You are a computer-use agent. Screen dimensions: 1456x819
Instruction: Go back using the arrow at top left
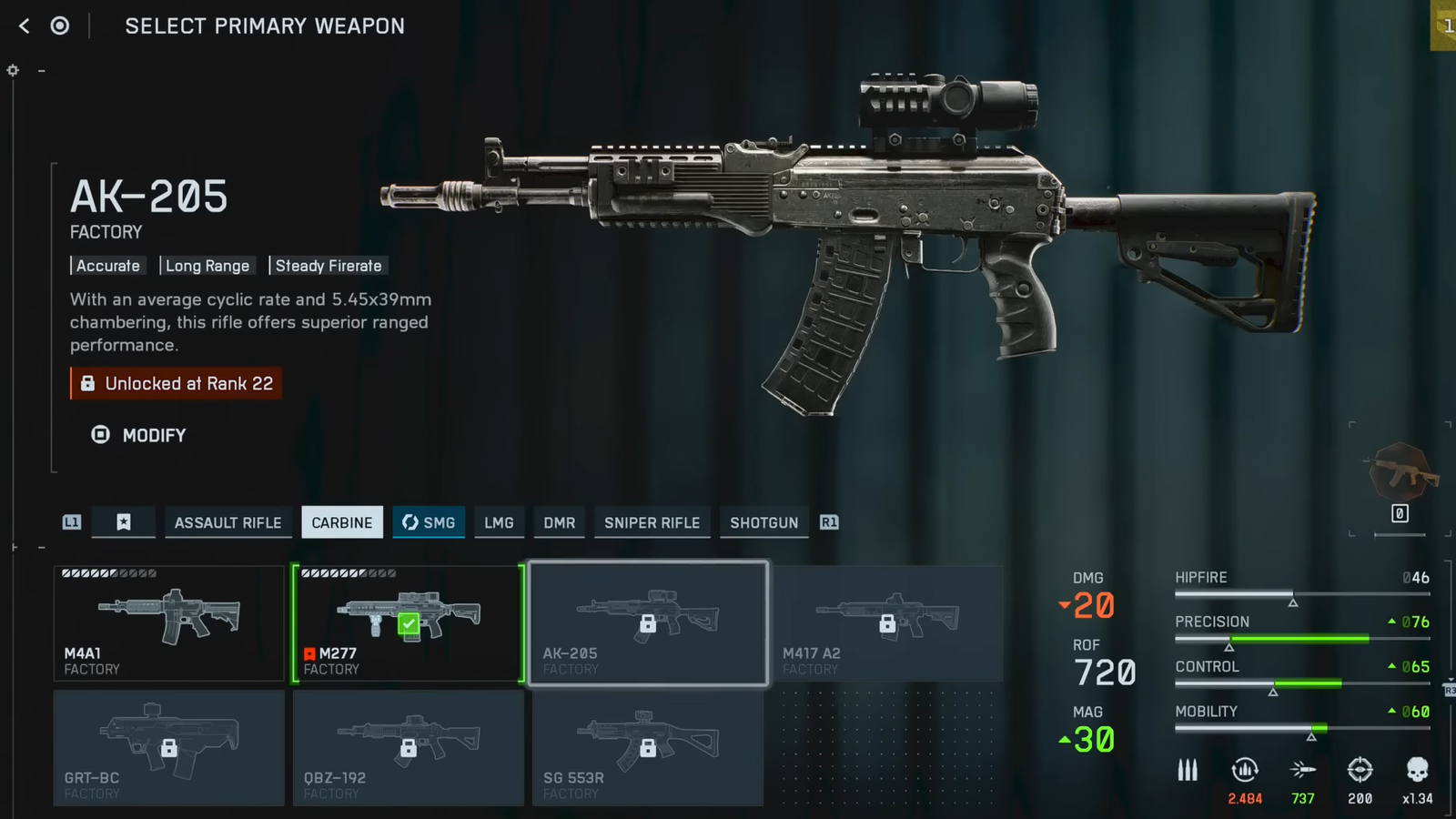pyautogui.click(x=25, y=26)
